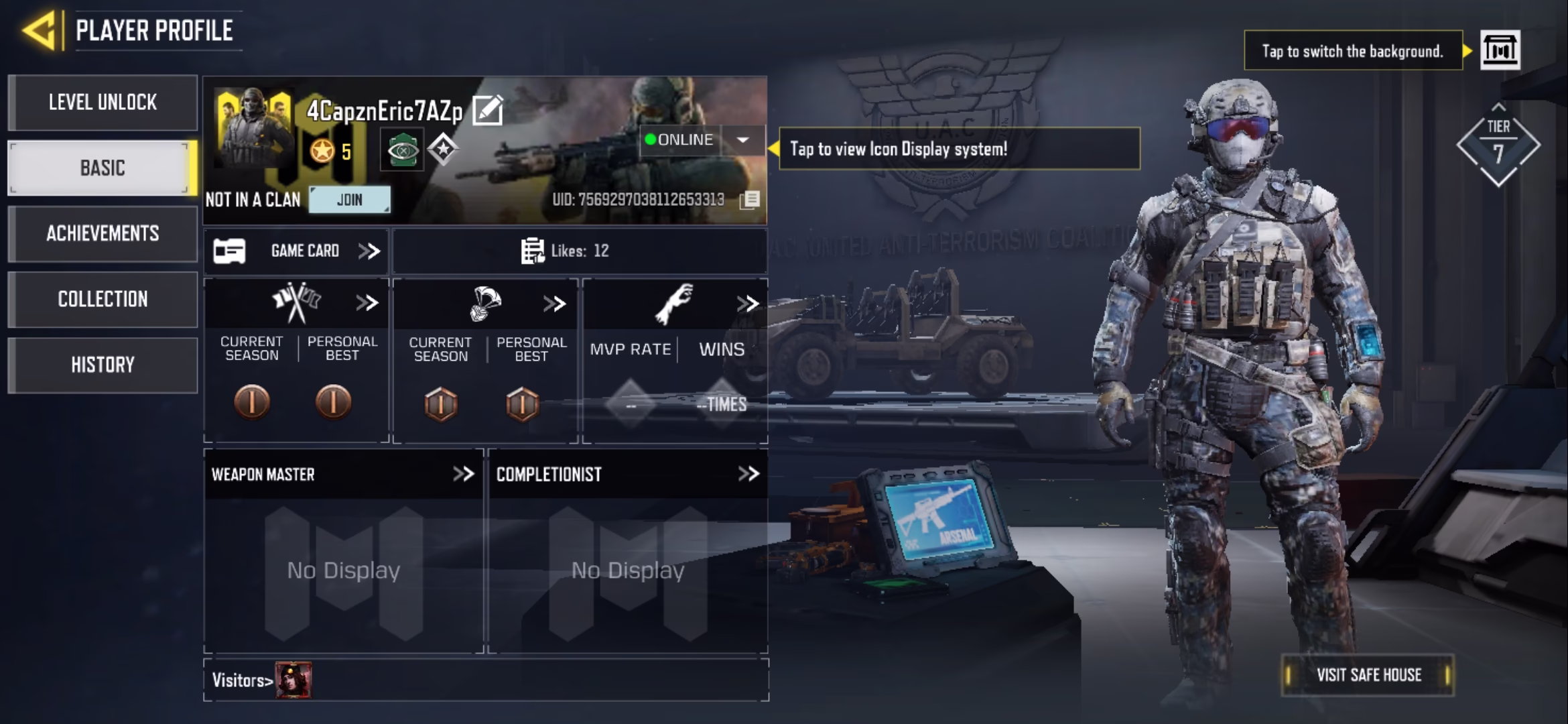Switch to the Achievements tab
Viewport: 1568px width, 724px height.
coord(103,233)
